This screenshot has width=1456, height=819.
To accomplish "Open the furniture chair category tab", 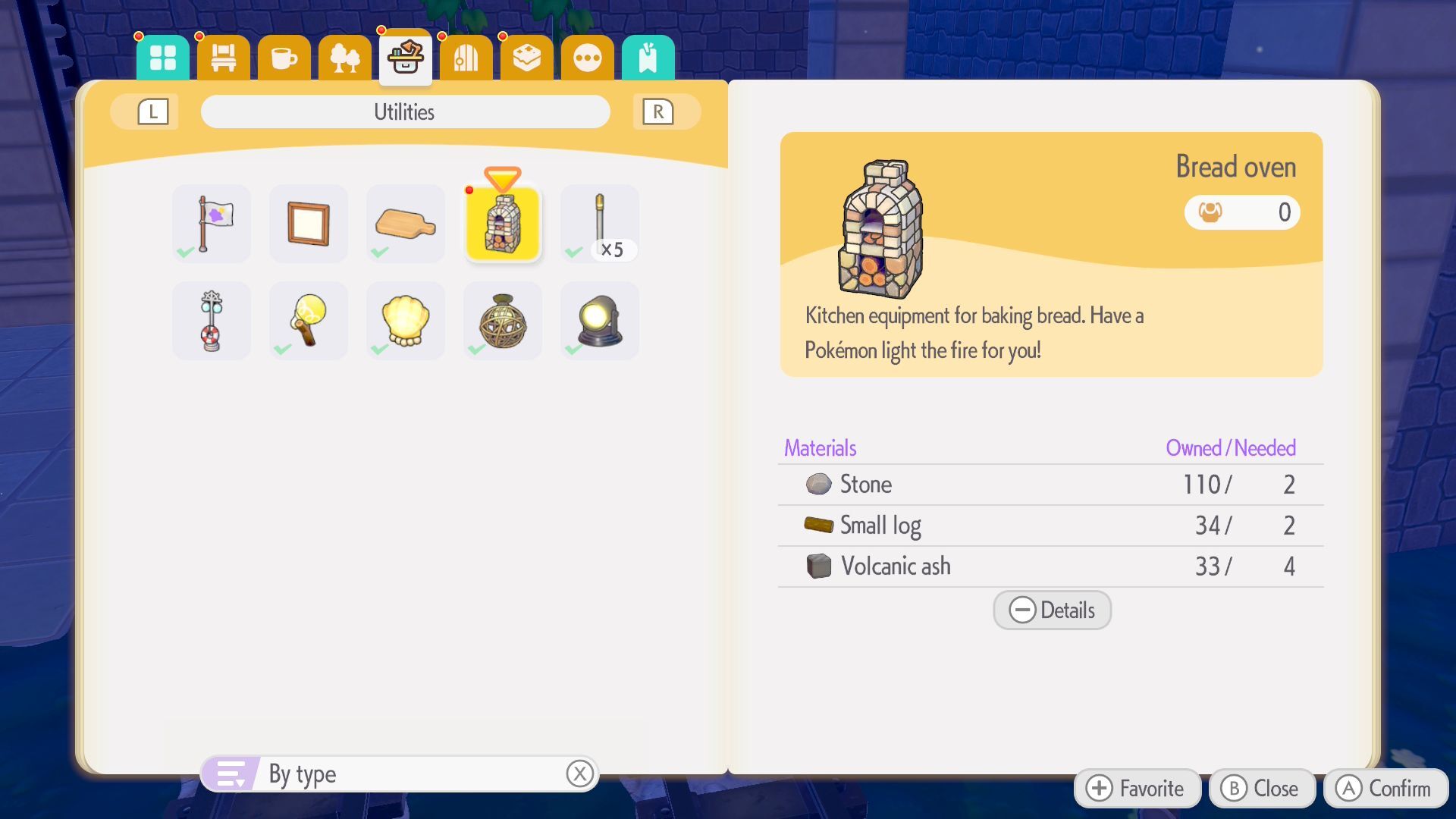I will point(224,58).
